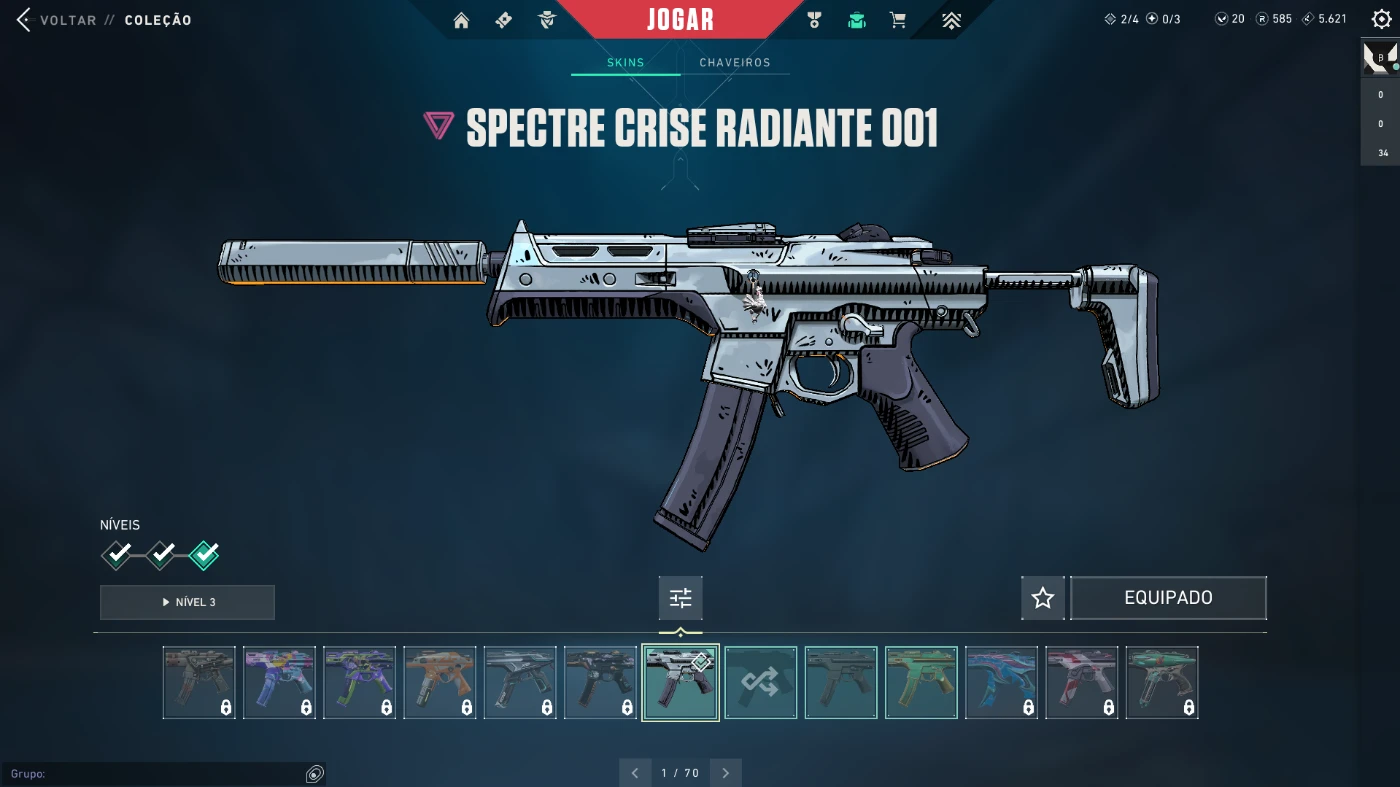The width and height of the screenshot is (1400, 787).
Task: Select the green Spectre skin without lock
Action: click(x=921, y=683)
